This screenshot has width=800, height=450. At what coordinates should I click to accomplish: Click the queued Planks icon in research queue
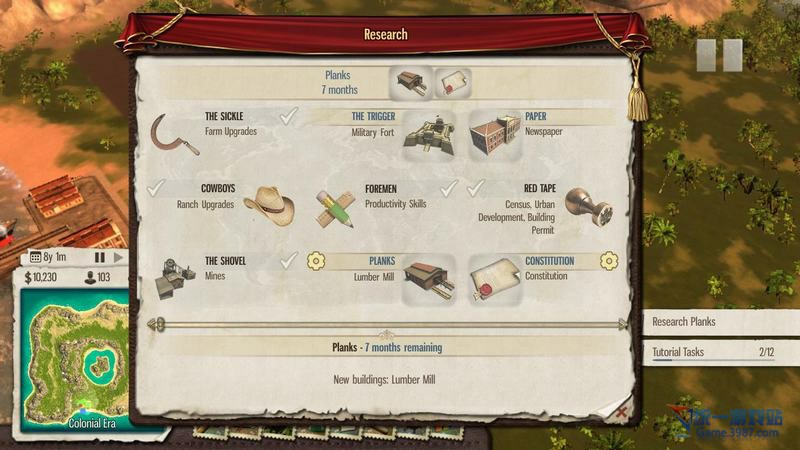point(411,83)
